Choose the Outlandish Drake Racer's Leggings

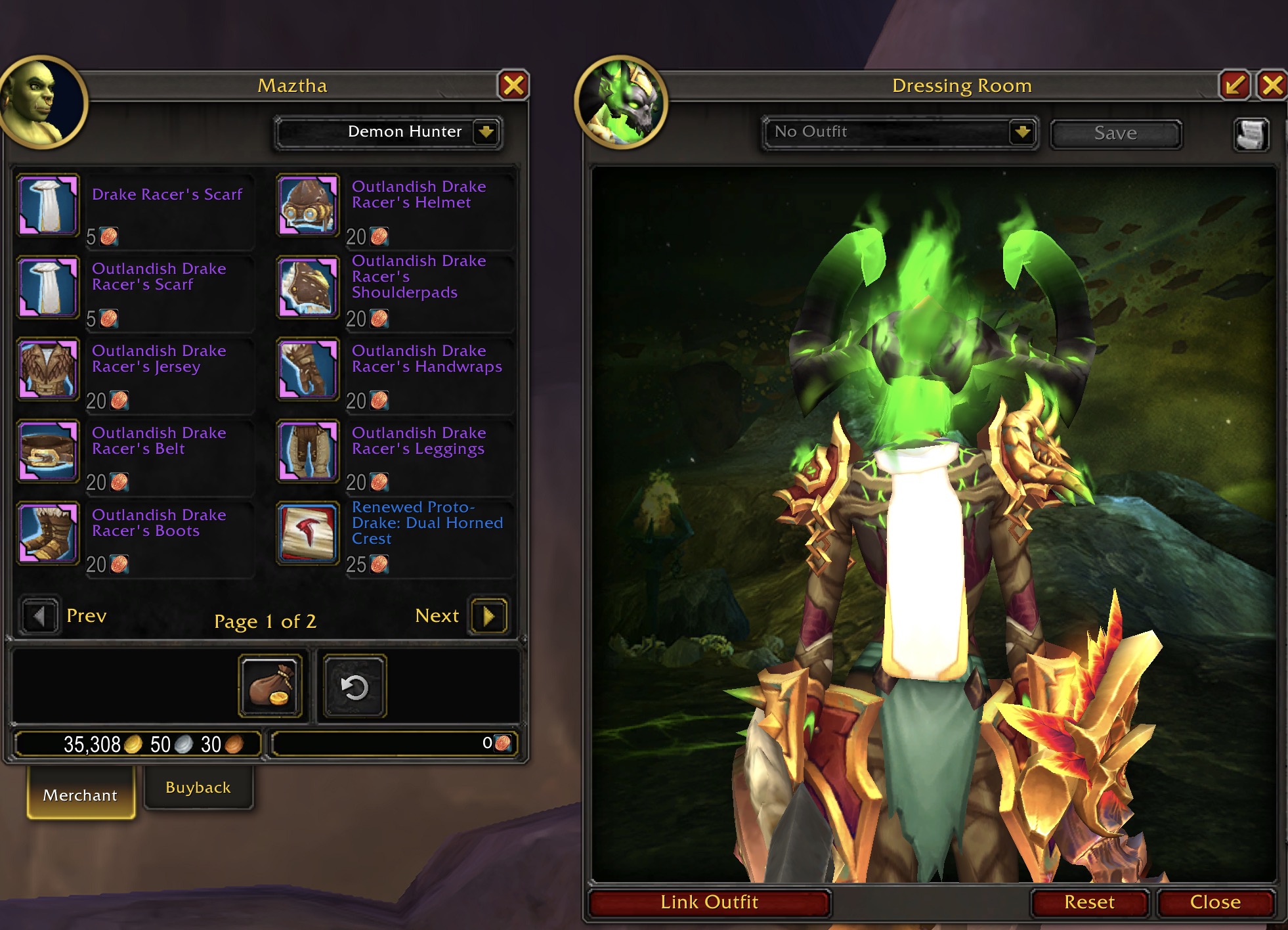308,451
